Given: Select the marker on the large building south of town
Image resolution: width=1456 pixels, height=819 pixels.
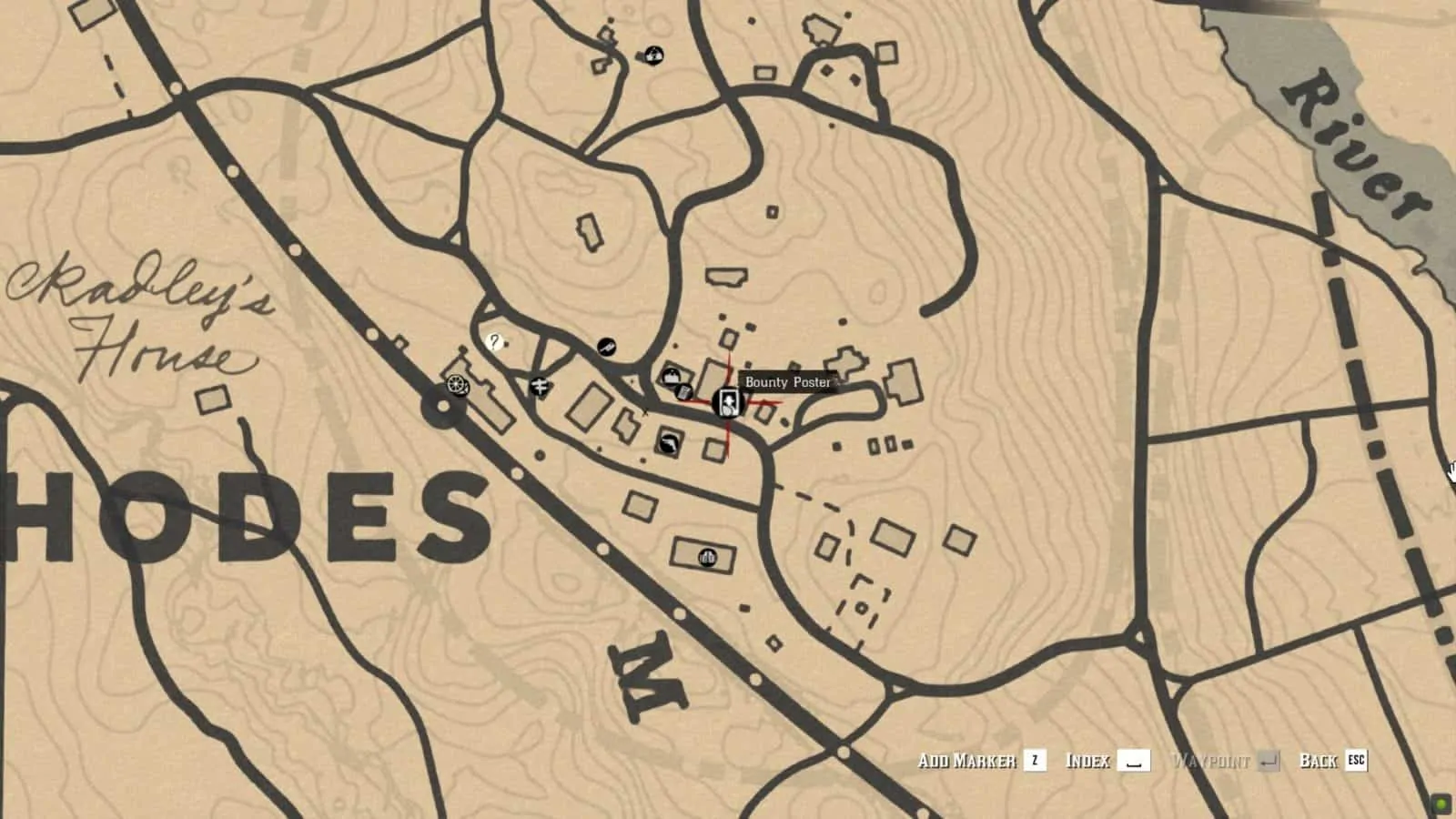Looking at the screenshot, I should (707, 557).
